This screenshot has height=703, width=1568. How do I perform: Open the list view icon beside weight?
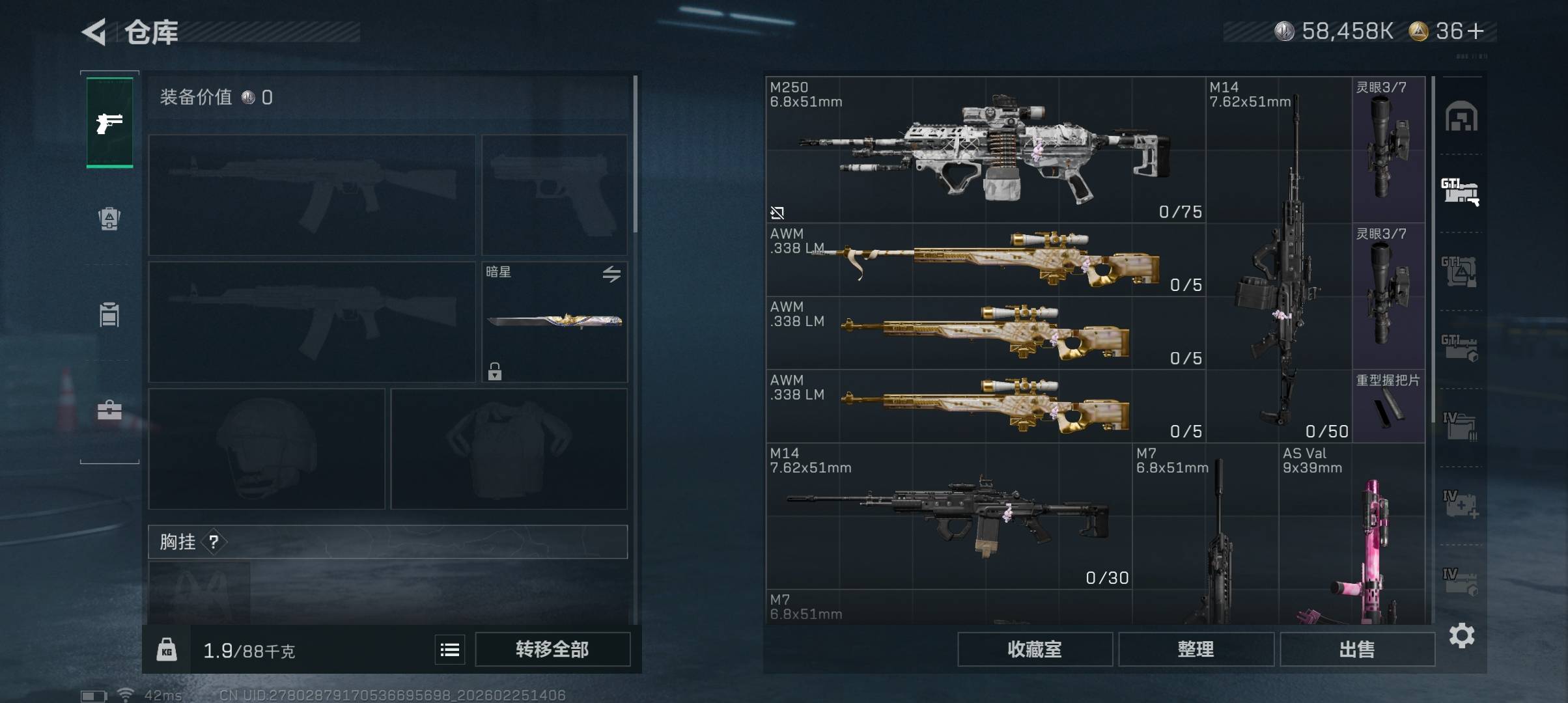[x=450, y=650]
